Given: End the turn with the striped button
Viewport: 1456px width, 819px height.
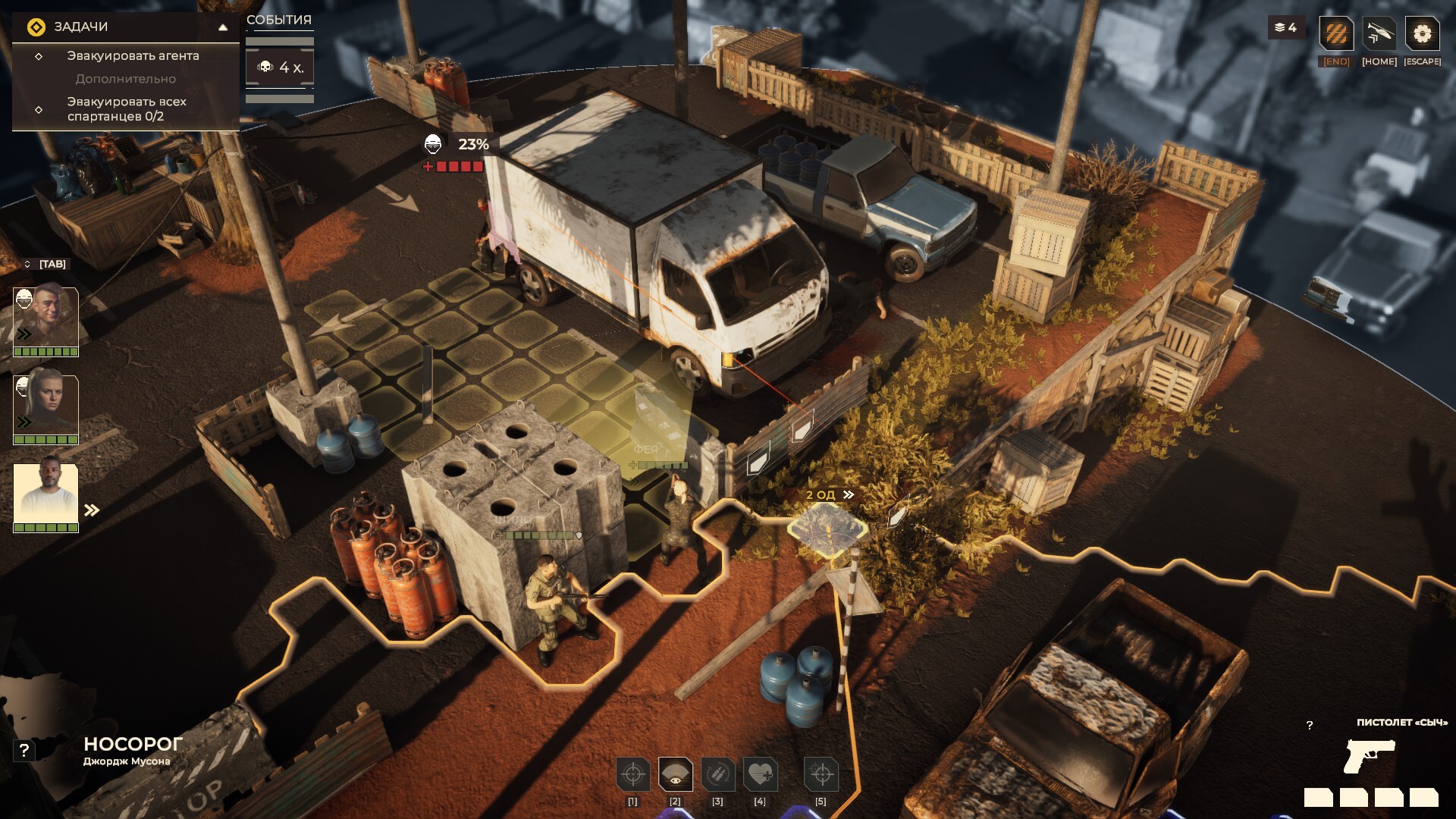Looking at the screenshot, I should pos(1336,34).
